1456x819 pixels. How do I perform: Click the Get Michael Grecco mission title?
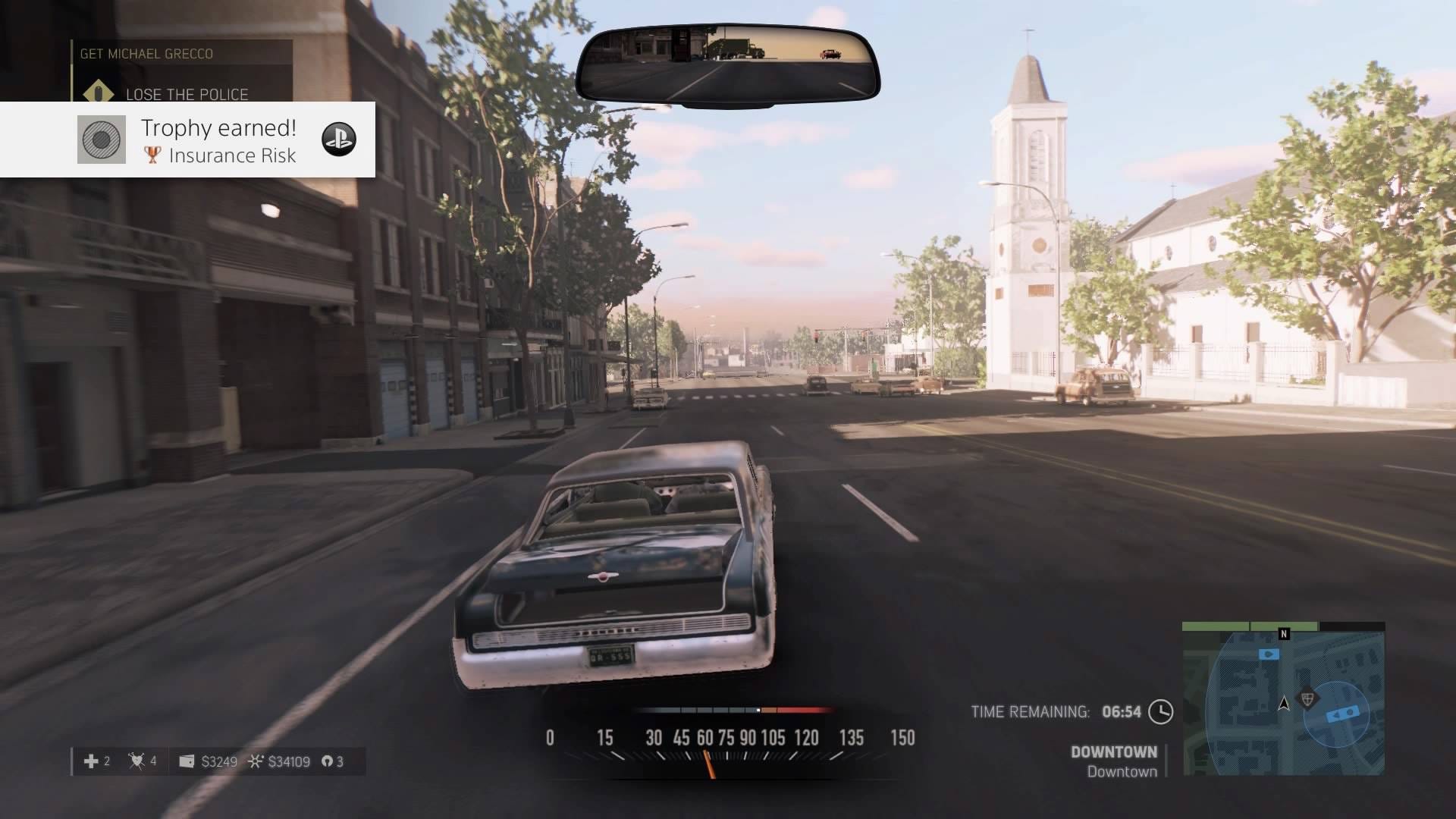(x=146, y=54)
